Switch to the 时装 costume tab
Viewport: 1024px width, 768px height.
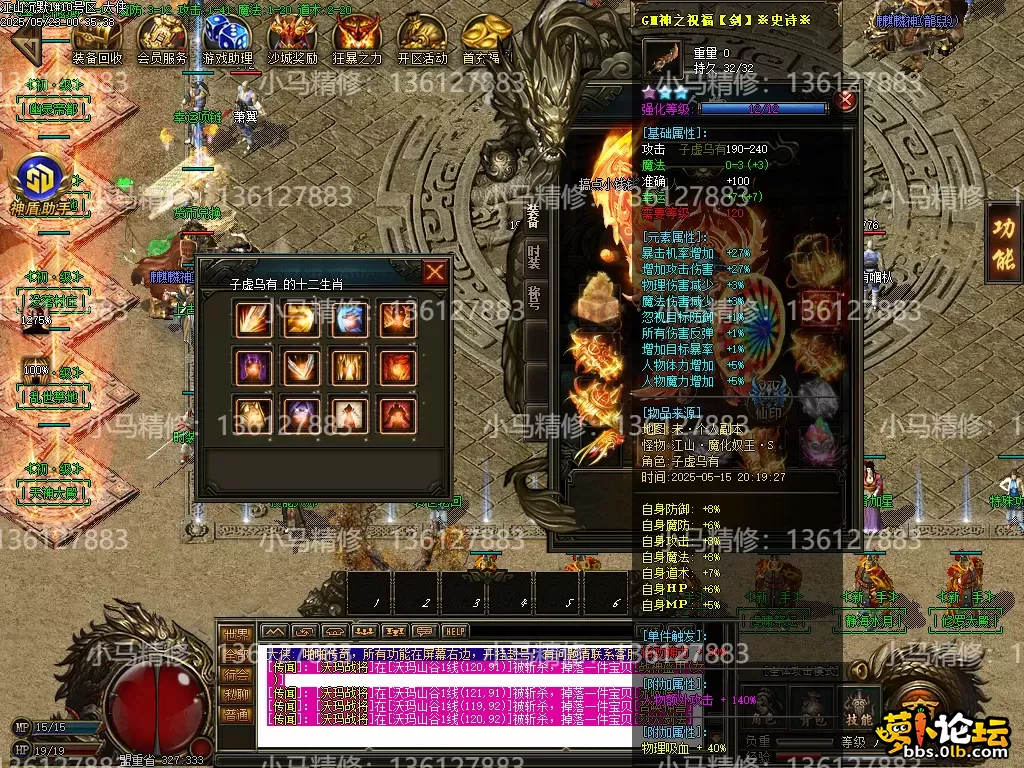[x=535, y=257]
